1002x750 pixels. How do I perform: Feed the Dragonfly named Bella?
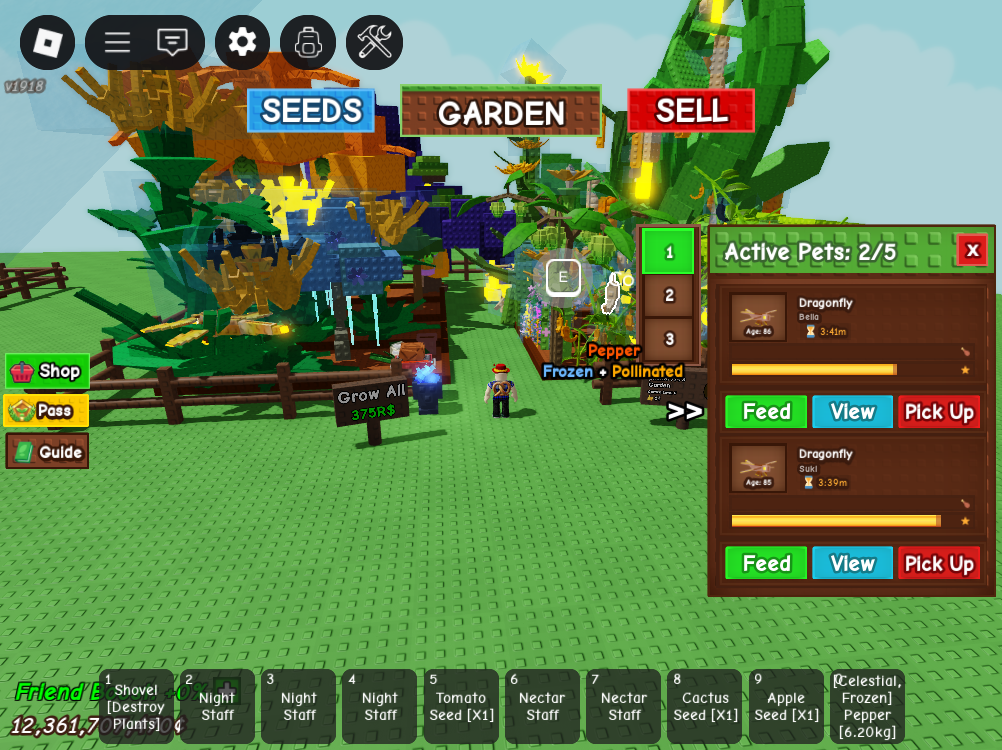click(x=766, y=412)
